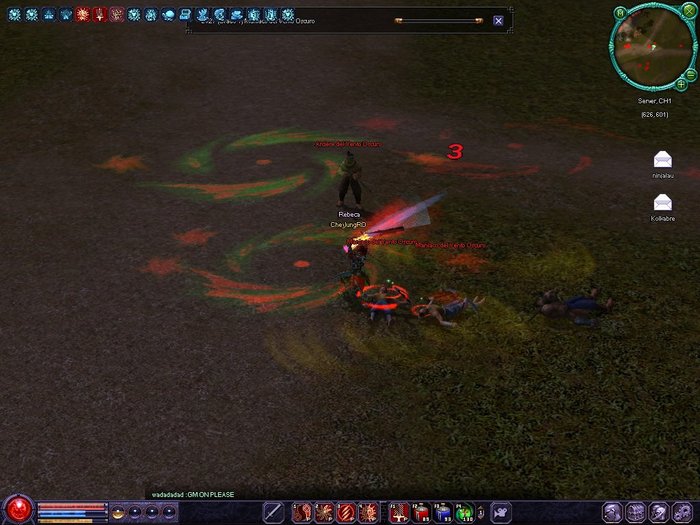The image size is (700, 525).
Task: Select the sword weapon slot in hotbar
Action: pos(273,512)
